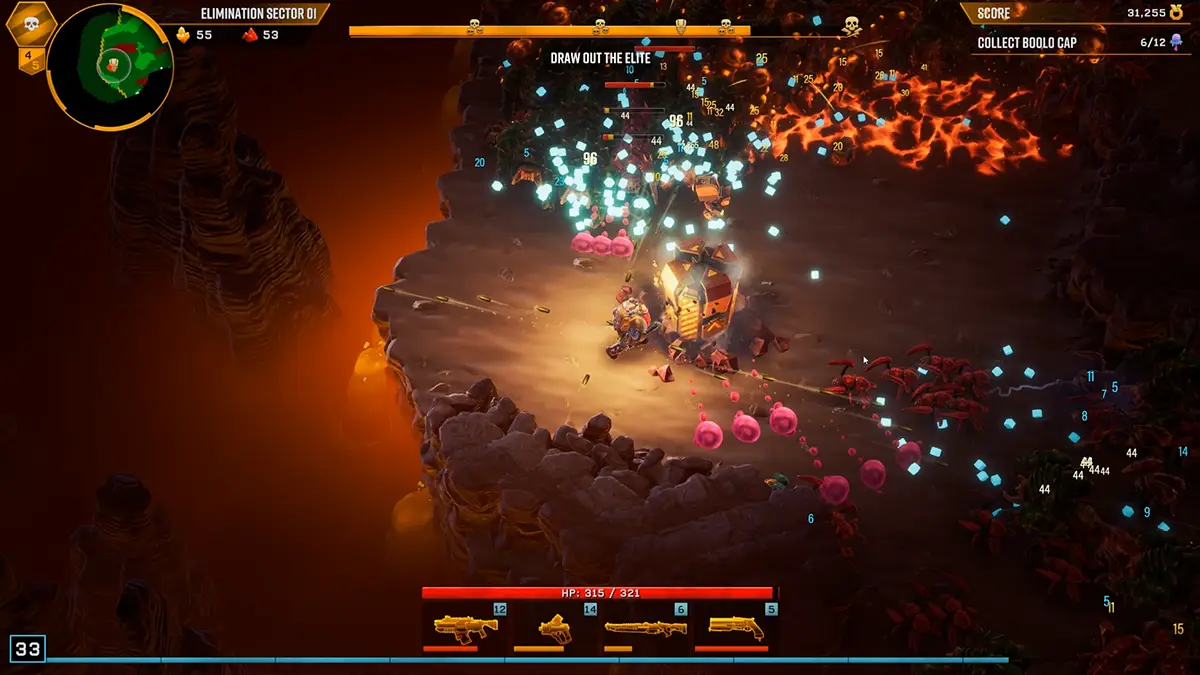Click the circular minimap
The height and width of the screenshot is (675, 1200).
[x=110, y=66]
